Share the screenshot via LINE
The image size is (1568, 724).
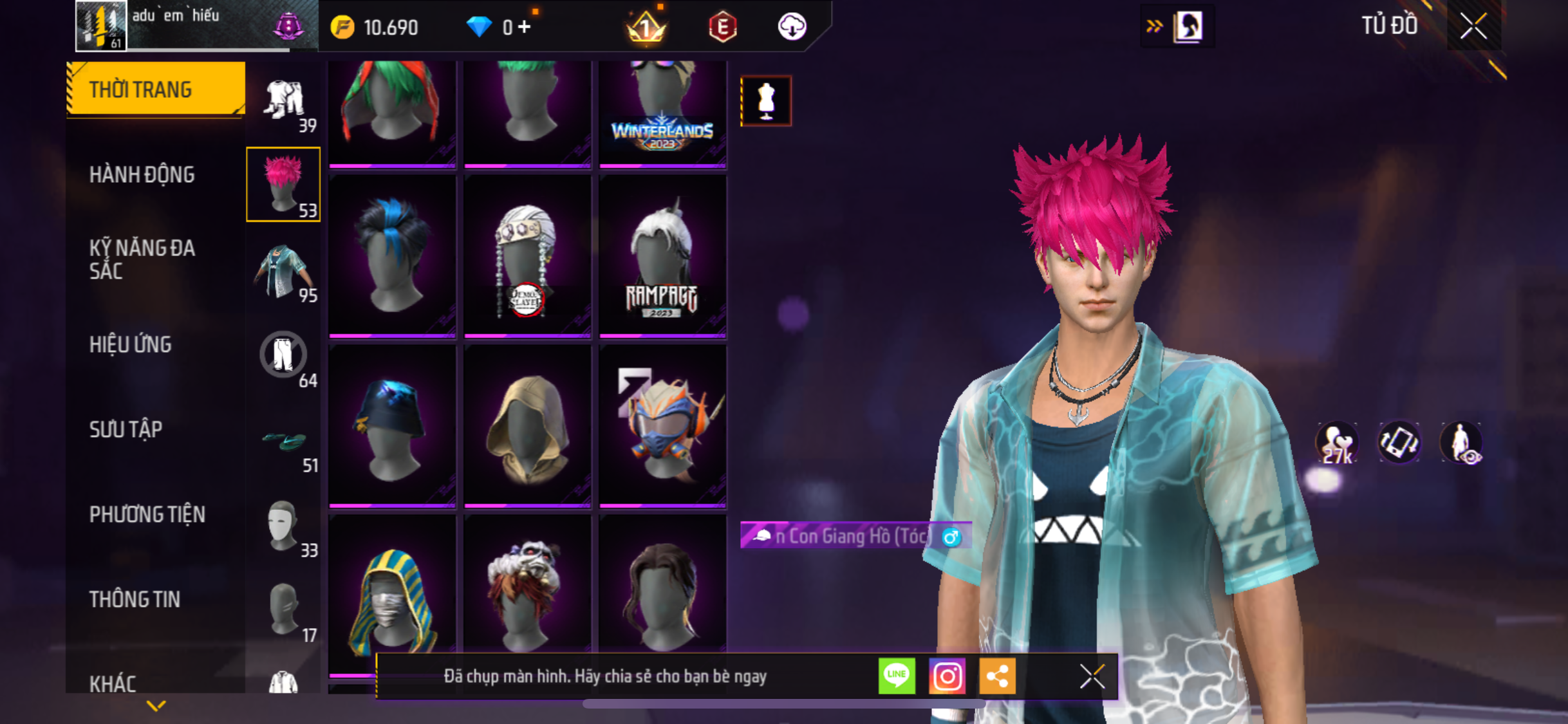click(x=897, y=676)
